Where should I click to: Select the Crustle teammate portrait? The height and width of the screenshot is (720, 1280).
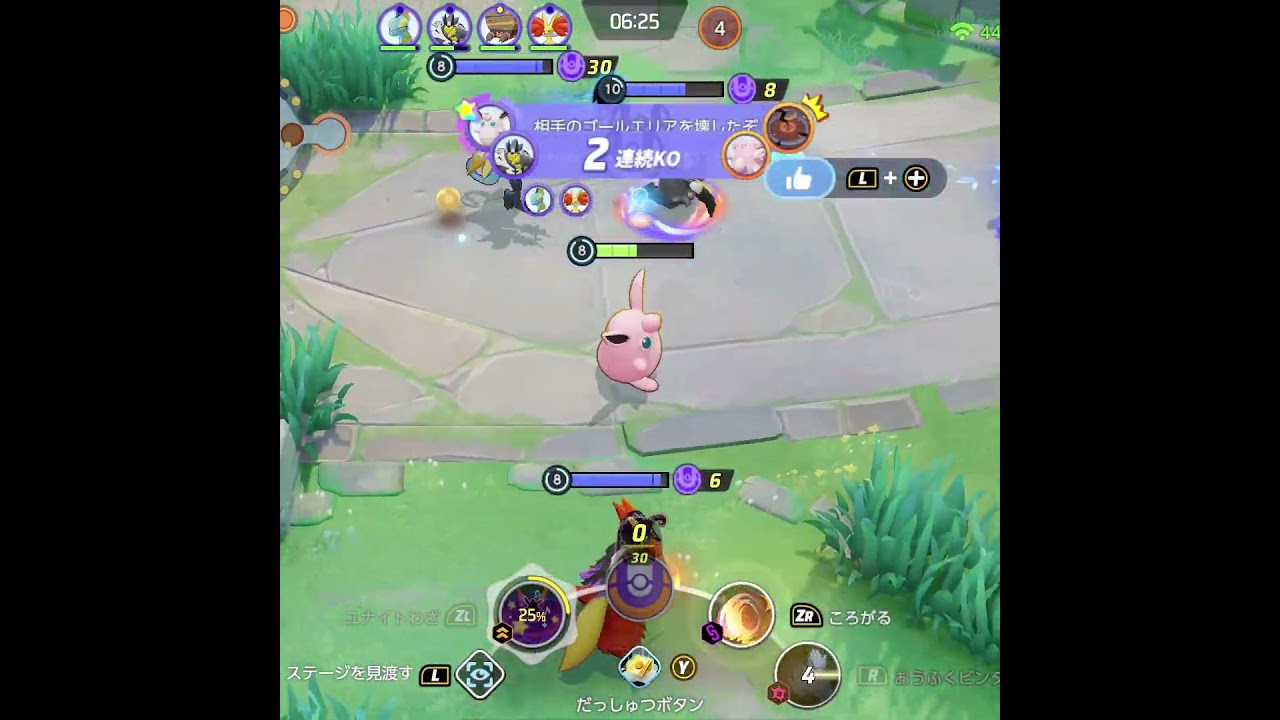click(x=499, y=26)
